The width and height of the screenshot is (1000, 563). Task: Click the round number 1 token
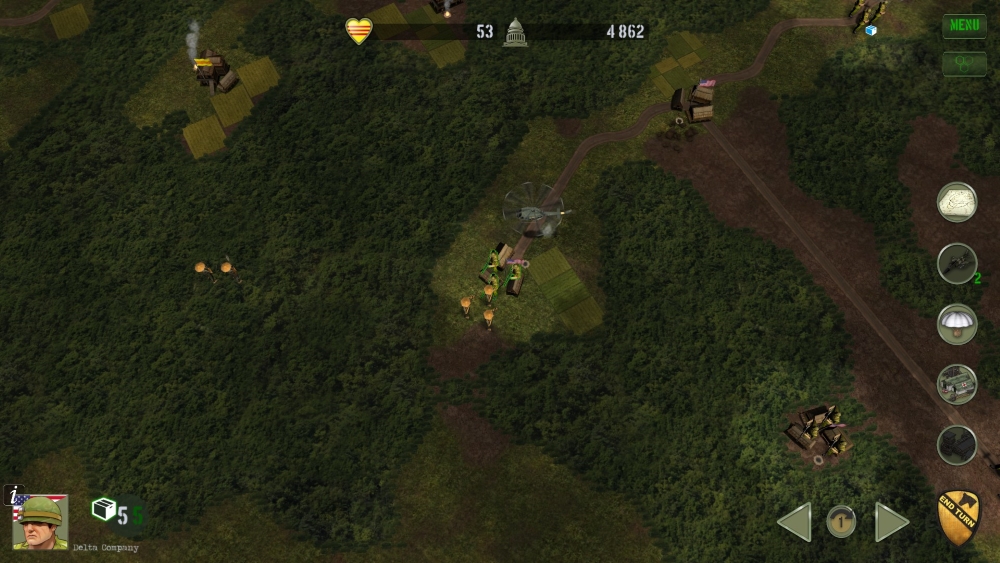click(x=841, y=521)
